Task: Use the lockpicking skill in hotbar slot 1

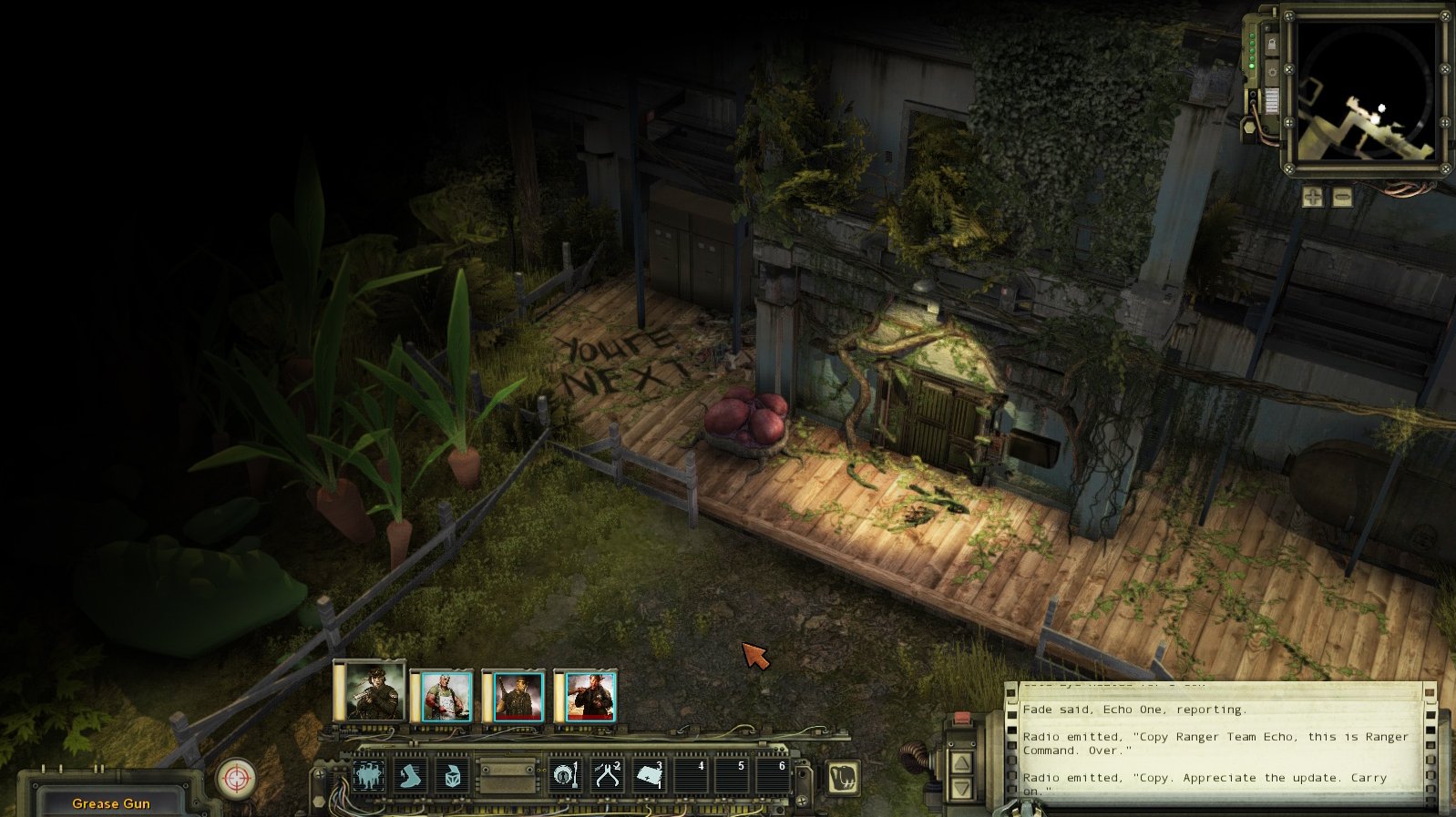Action: click(x=566, y=777)
